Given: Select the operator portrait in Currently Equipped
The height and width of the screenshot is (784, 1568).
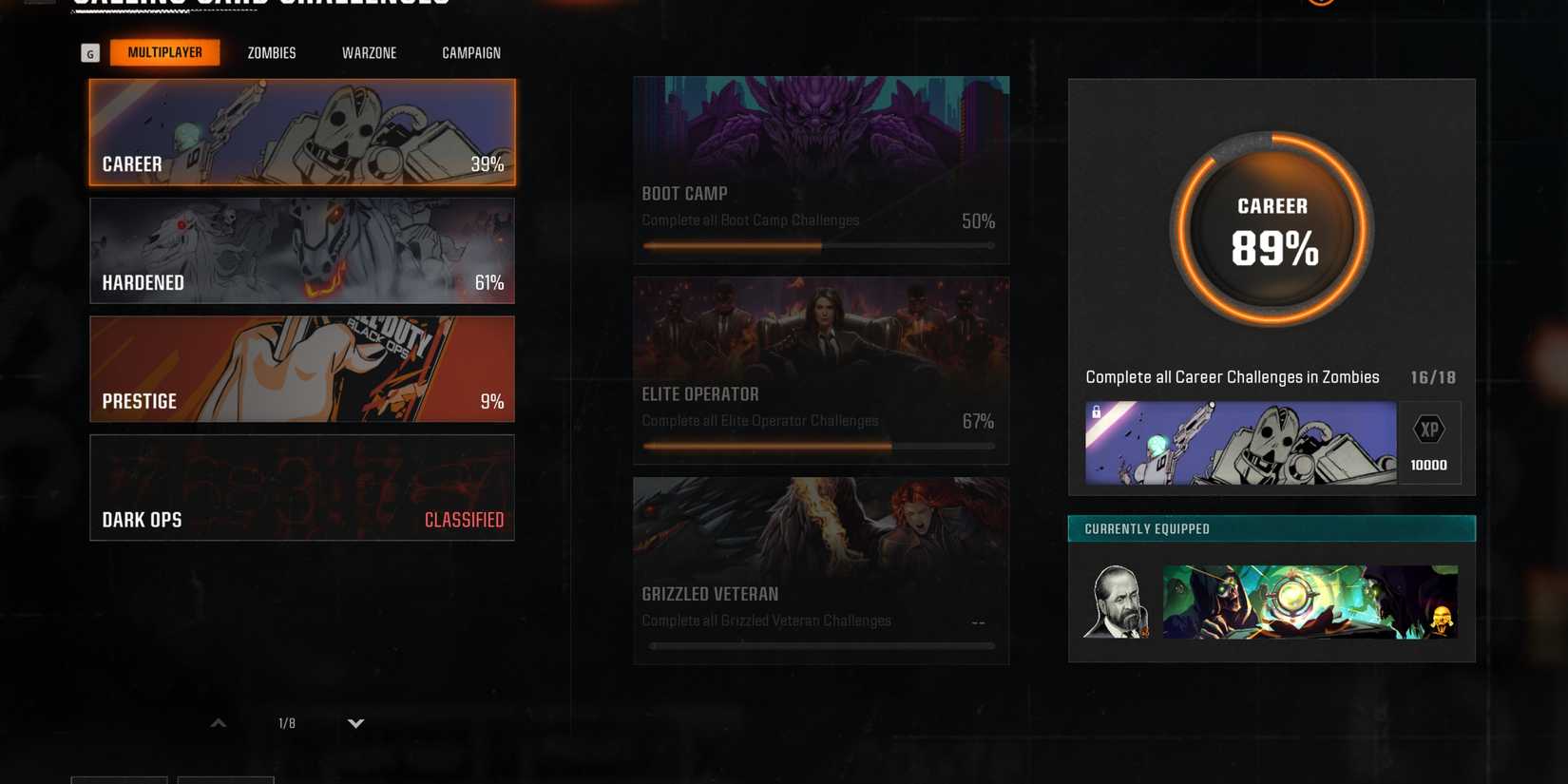Looking at the screenshot, I should (x=1117, y=601).
